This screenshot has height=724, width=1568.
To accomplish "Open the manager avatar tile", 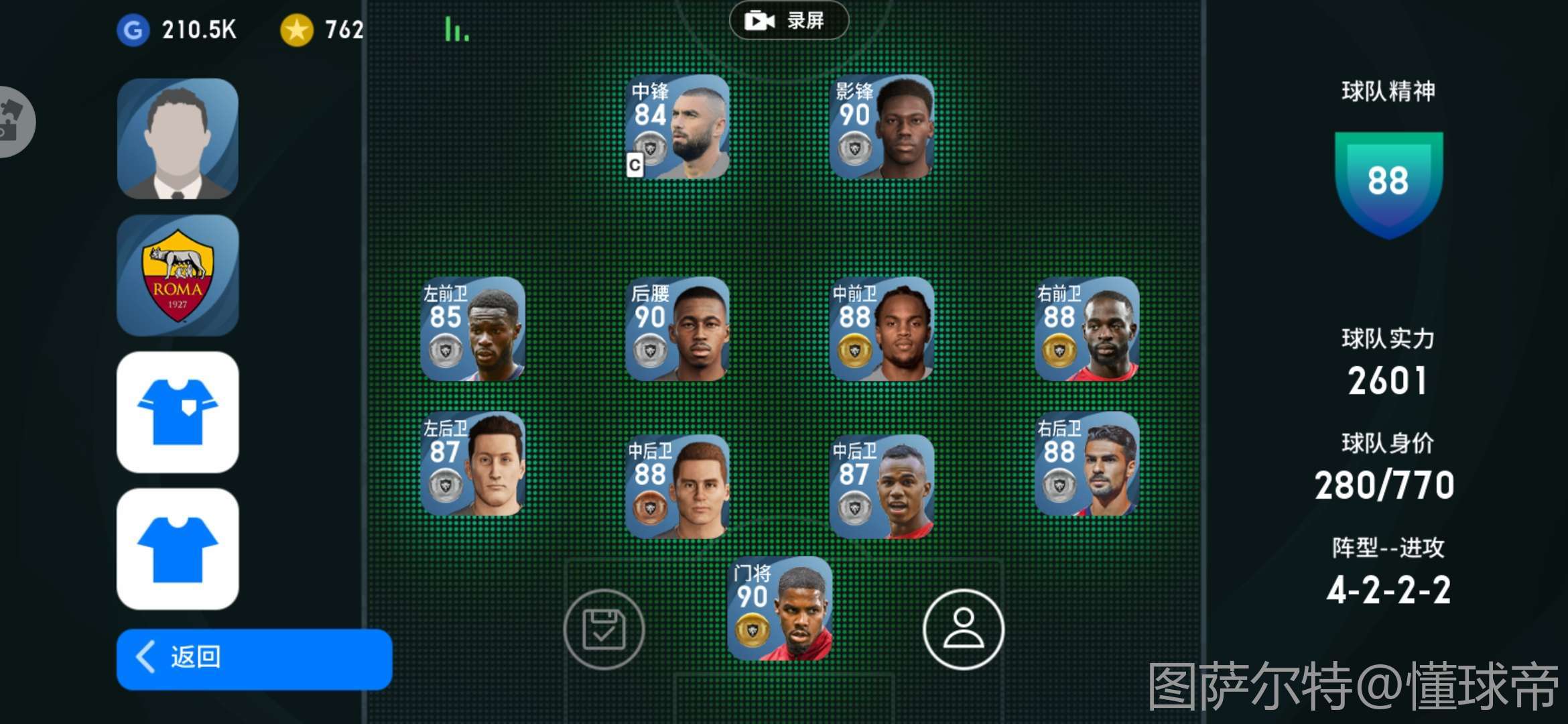I will (178, 139).
